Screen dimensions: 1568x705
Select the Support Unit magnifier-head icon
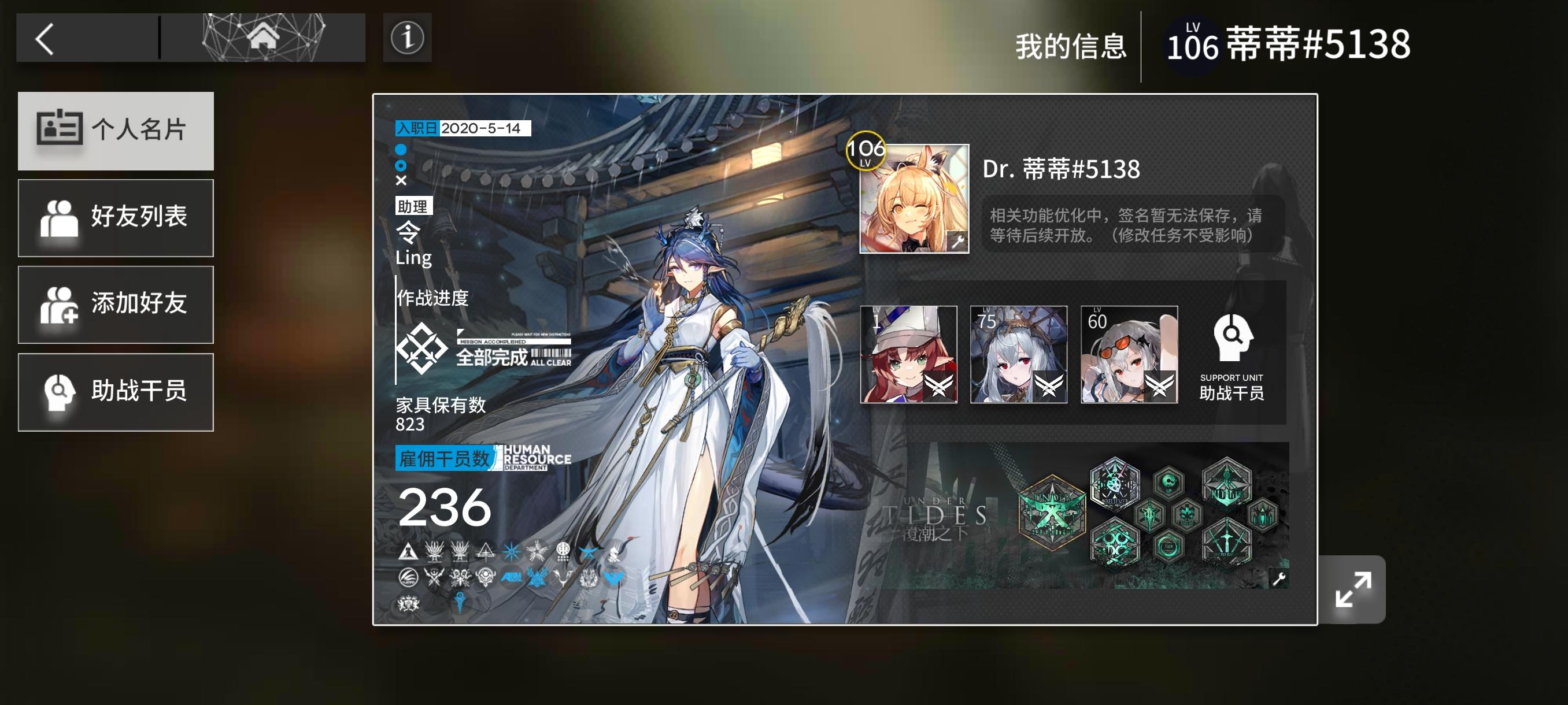1233,344
